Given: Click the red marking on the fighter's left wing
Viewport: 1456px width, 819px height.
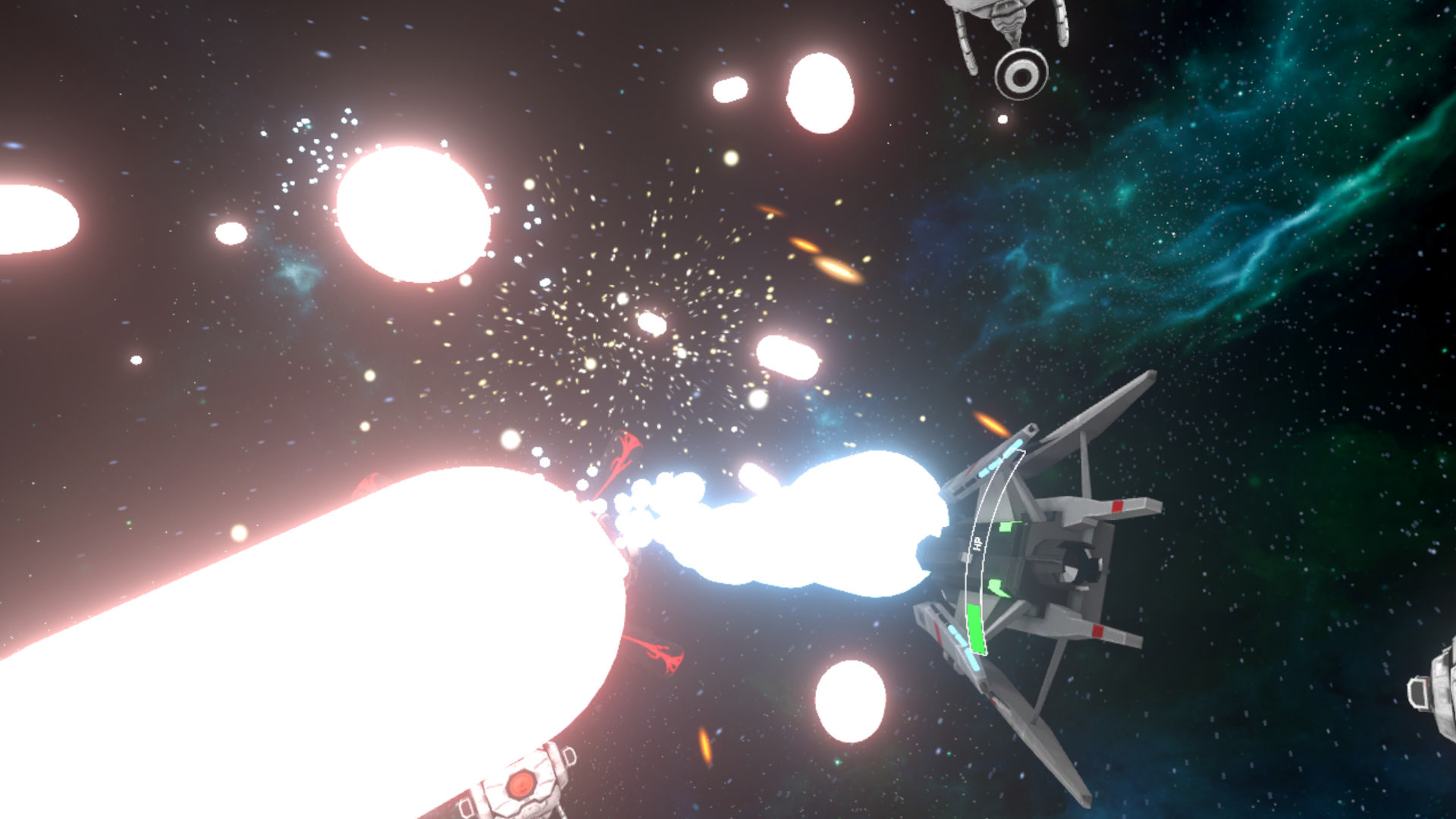Looking at the screenshot, I should coord(1097,630).
